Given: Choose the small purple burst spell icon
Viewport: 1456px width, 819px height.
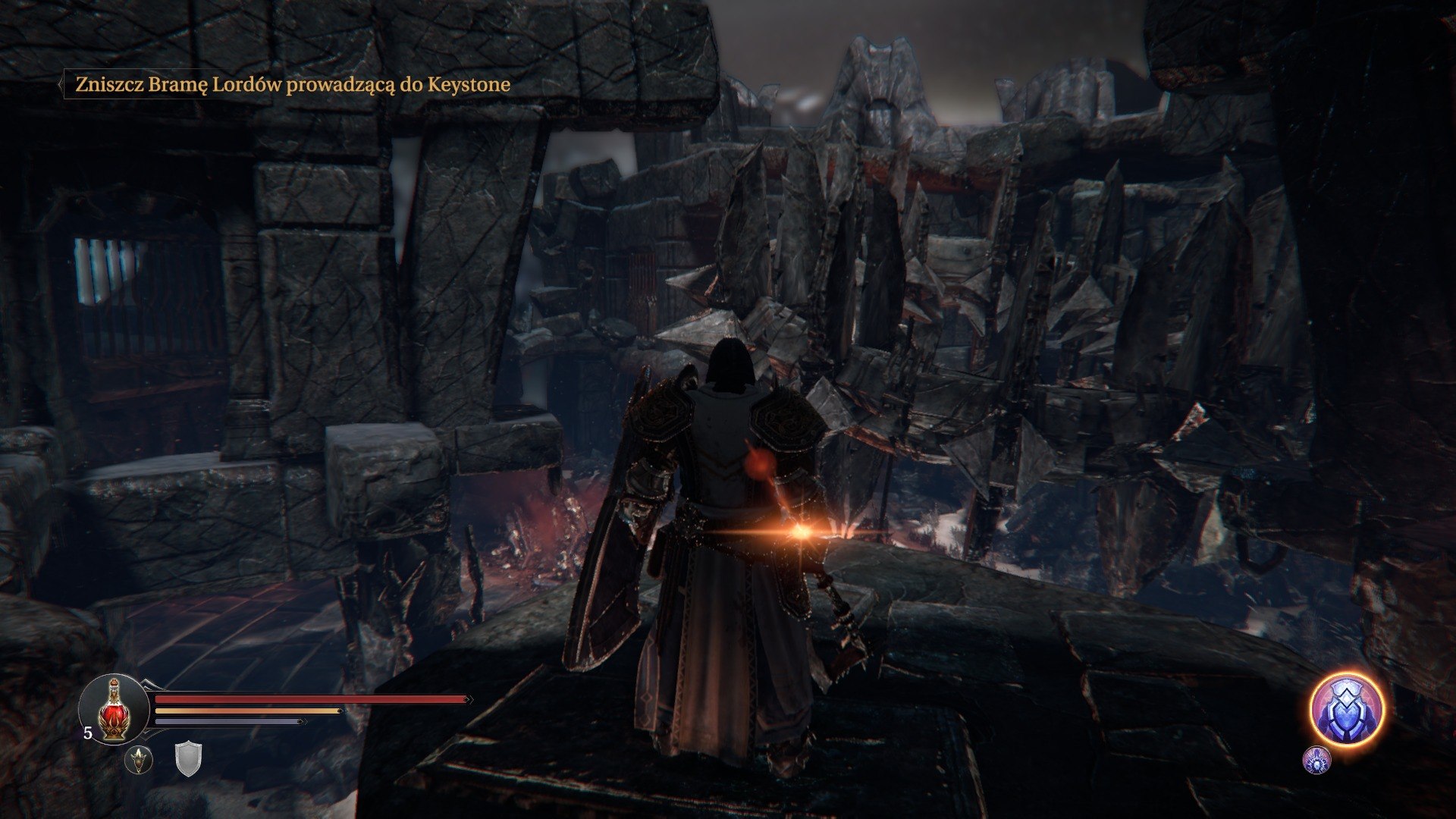Looking at the screenshot, I should tap(1316, 760).
